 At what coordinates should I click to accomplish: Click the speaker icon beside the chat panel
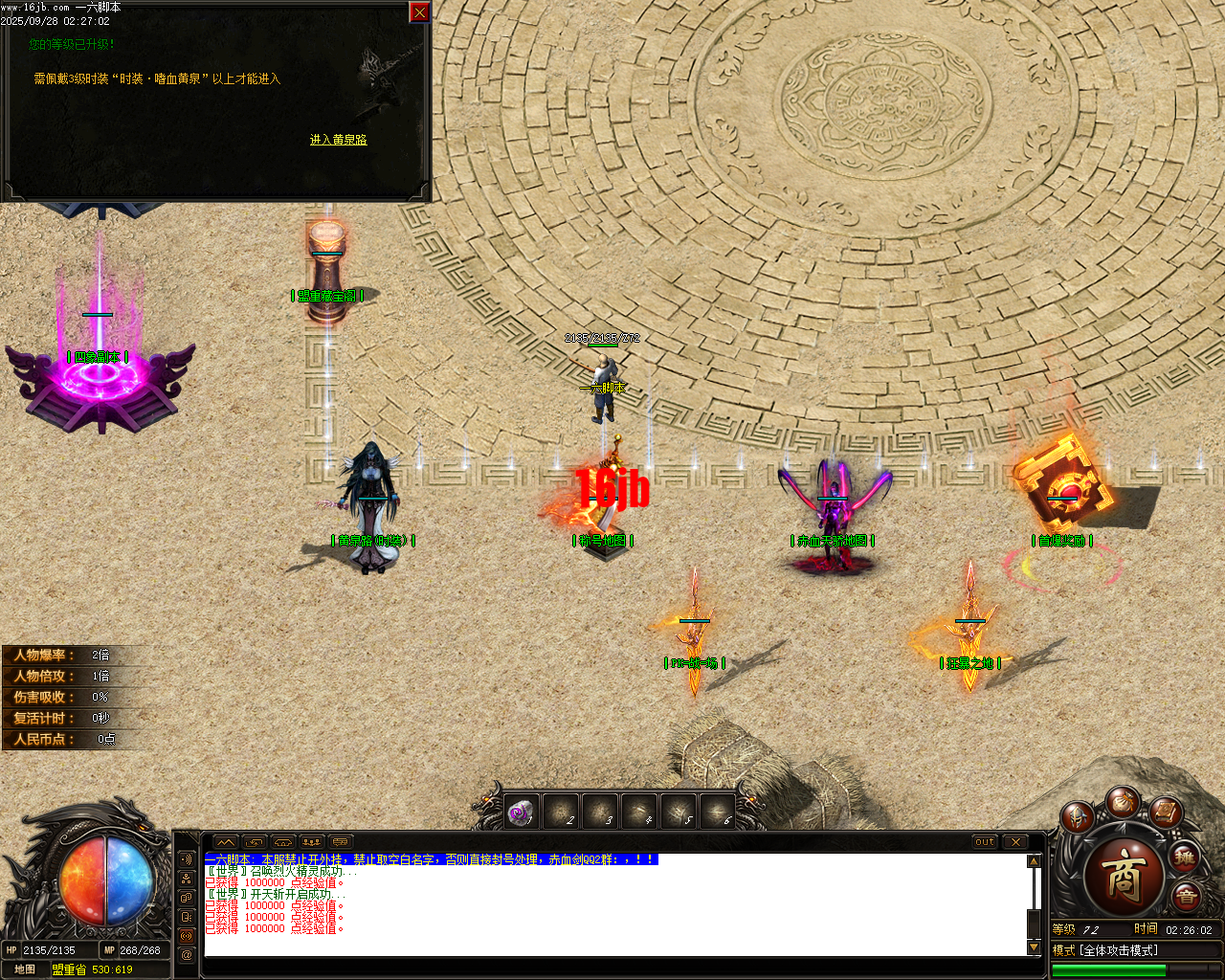pyautogui.click(x=186, y=859)
